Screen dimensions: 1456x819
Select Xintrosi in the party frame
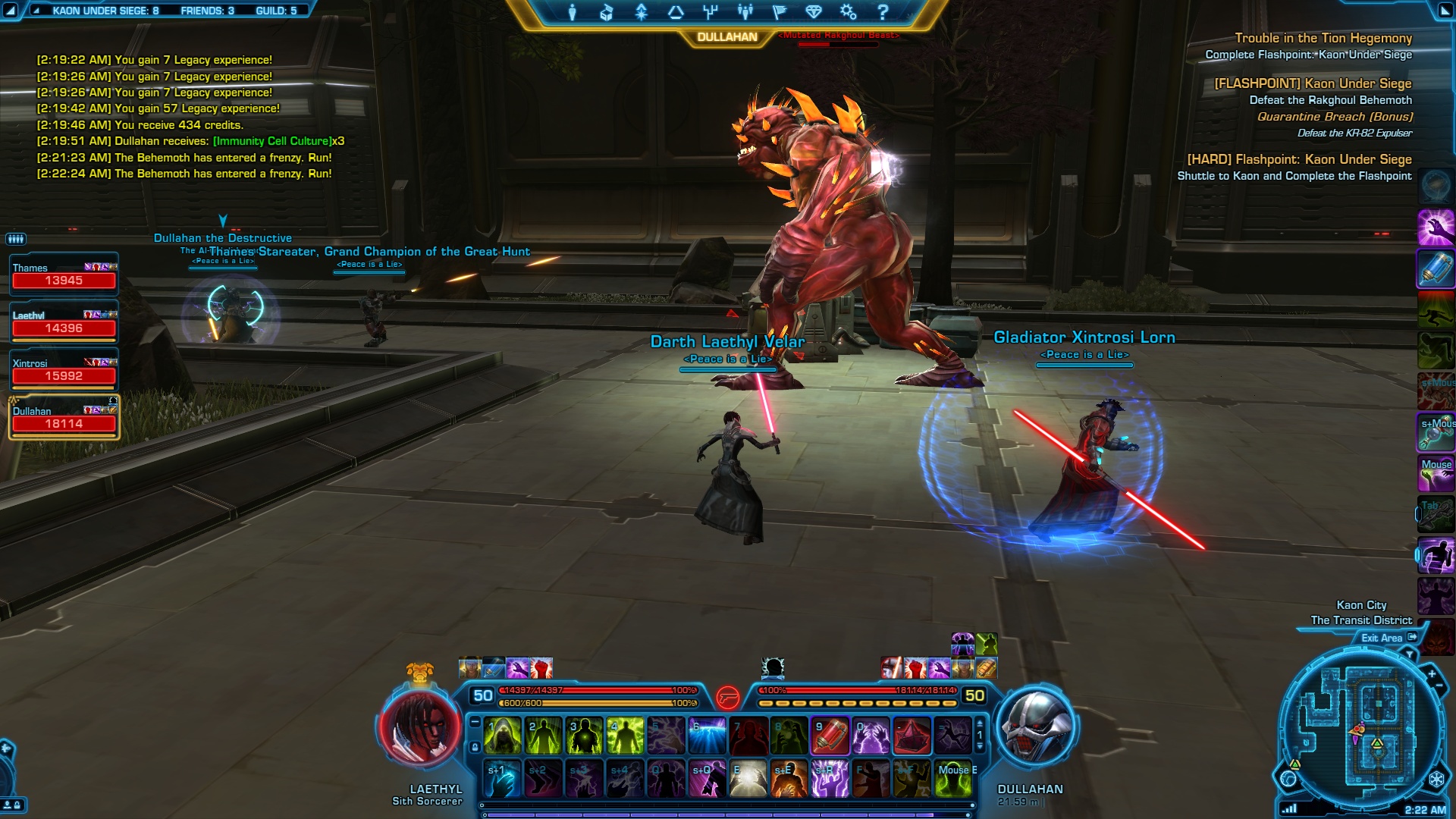click(64, 370)
